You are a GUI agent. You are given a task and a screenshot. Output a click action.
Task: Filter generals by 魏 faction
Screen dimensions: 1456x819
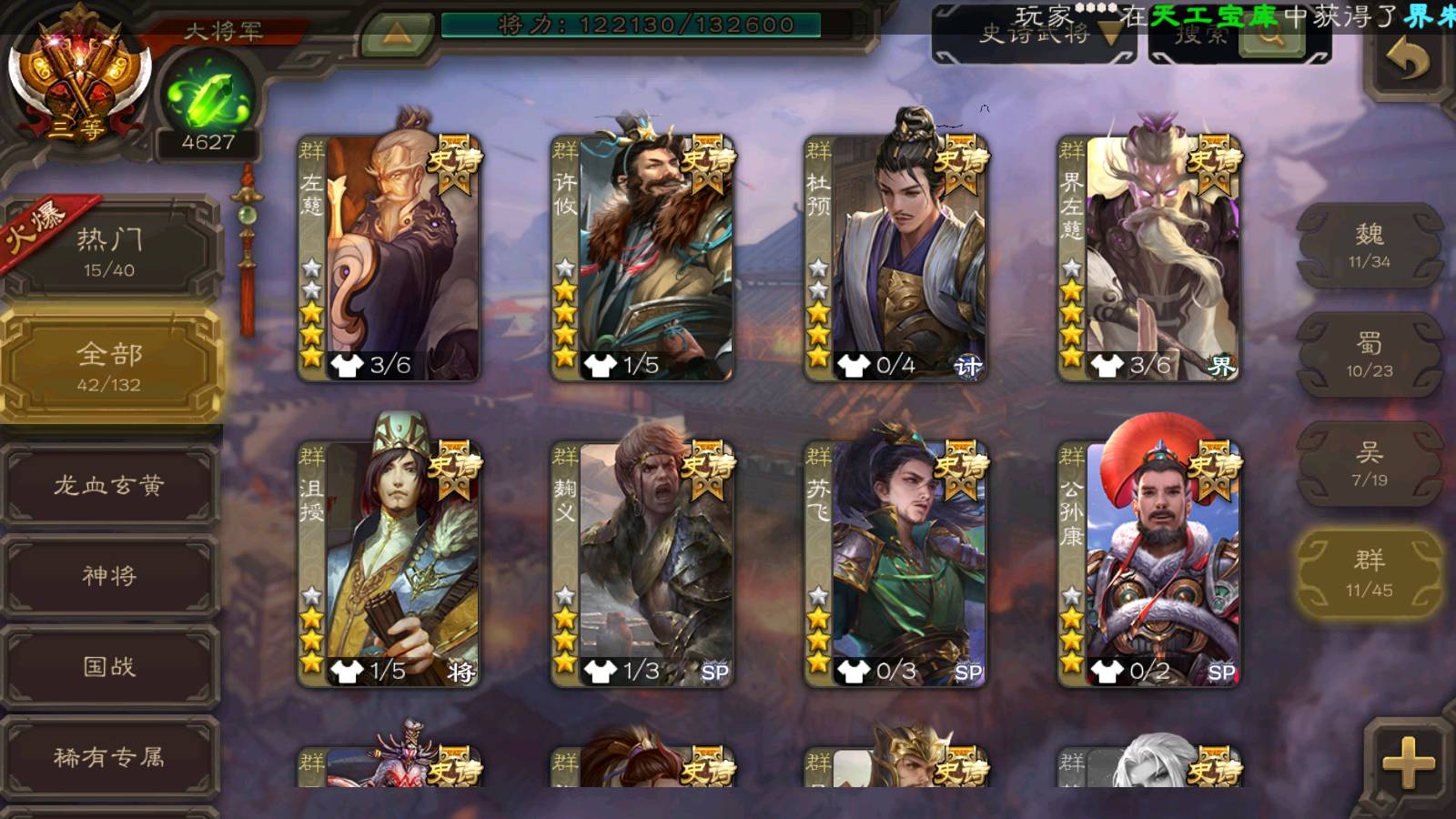(1369, 246)
